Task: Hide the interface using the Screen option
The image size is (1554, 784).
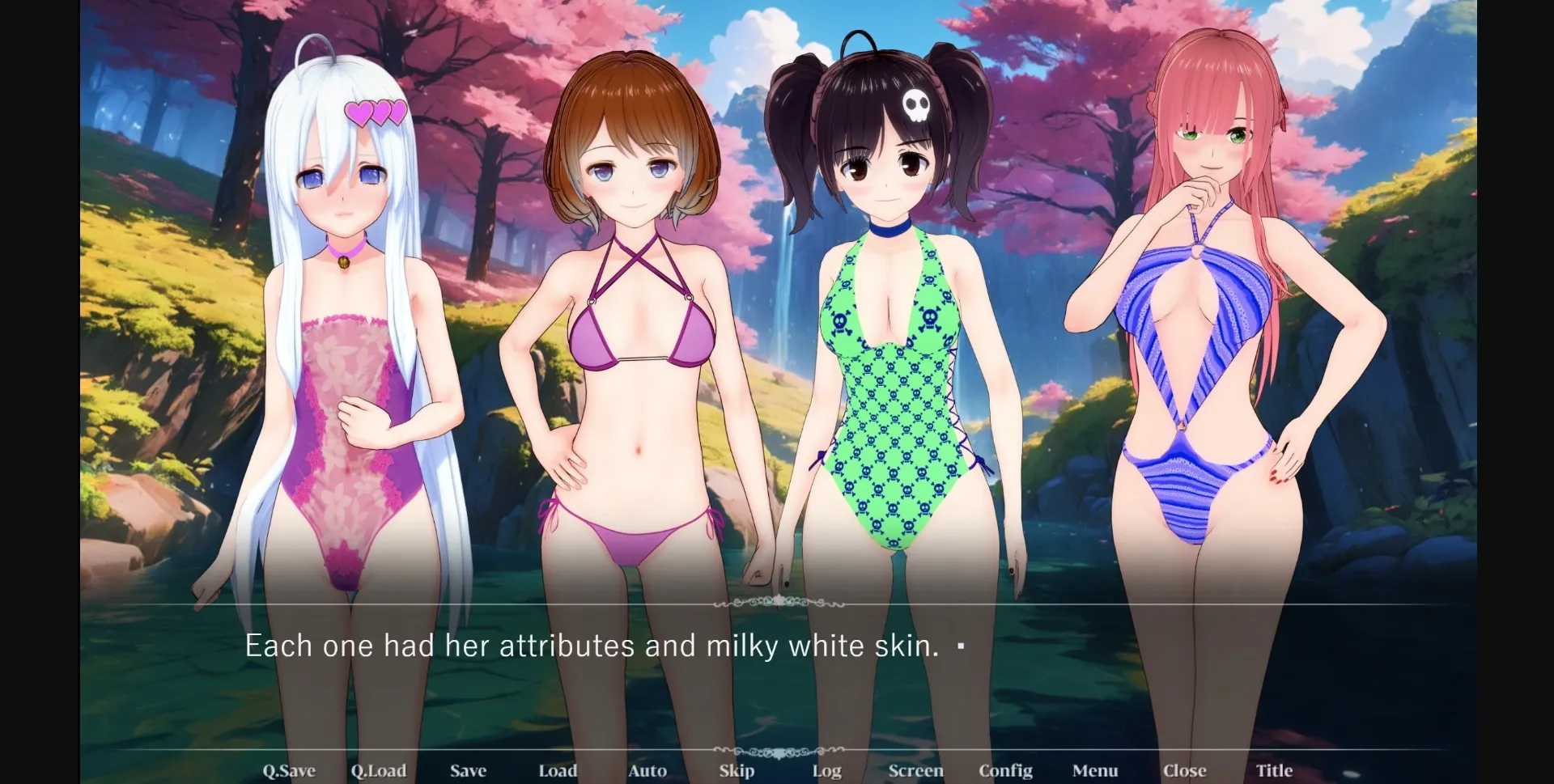Action: [x=915, y=771]
